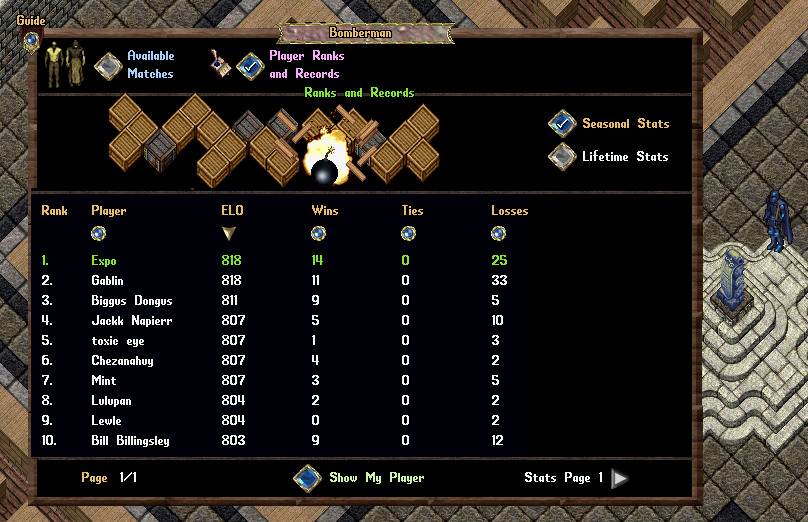Image resolution: width=808 pixels, height=522 pixels.
Task: Select Bill Billingsley's row
Action: point(131,441)
